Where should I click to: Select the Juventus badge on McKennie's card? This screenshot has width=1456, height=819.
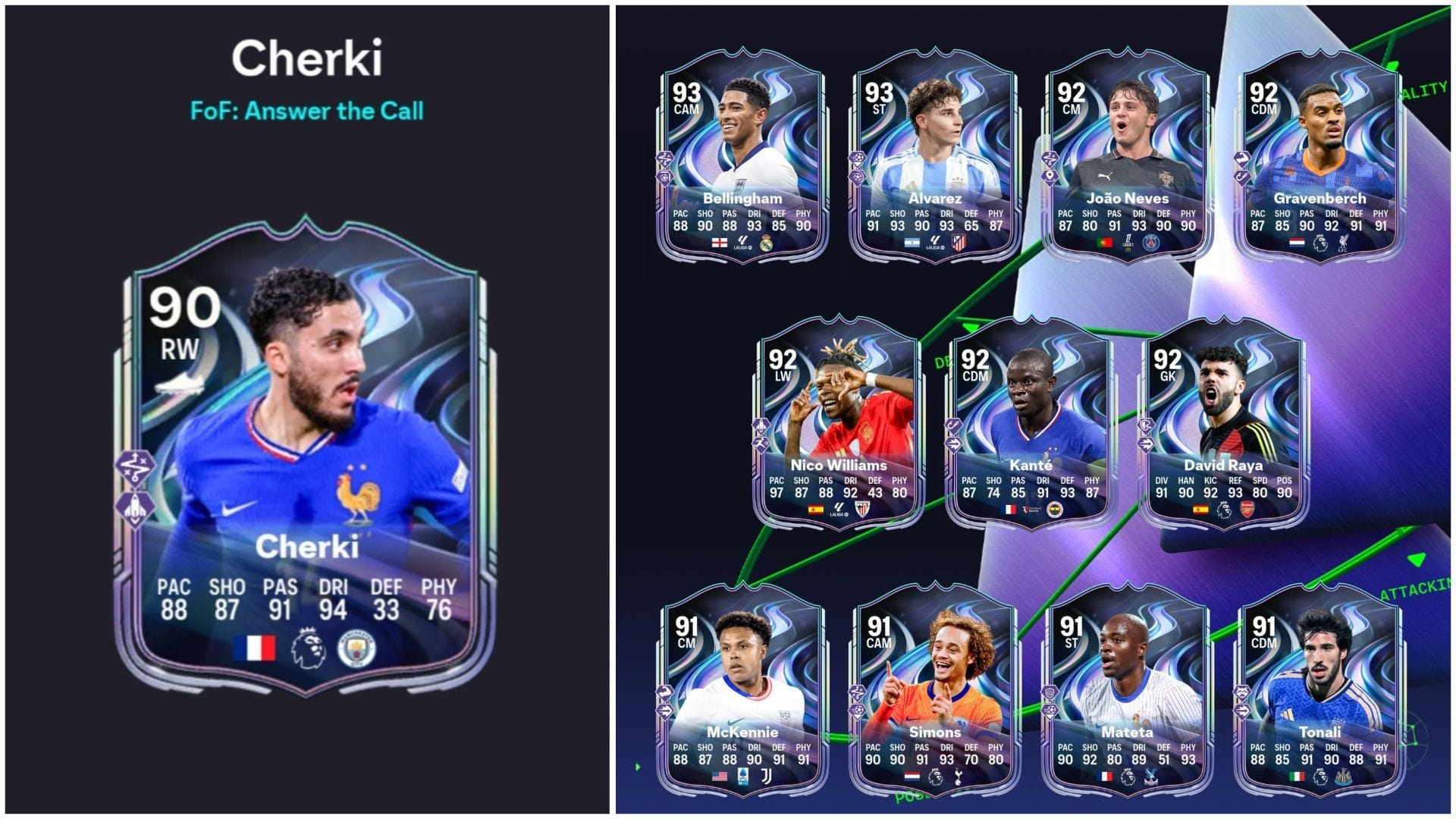point(767,775)
